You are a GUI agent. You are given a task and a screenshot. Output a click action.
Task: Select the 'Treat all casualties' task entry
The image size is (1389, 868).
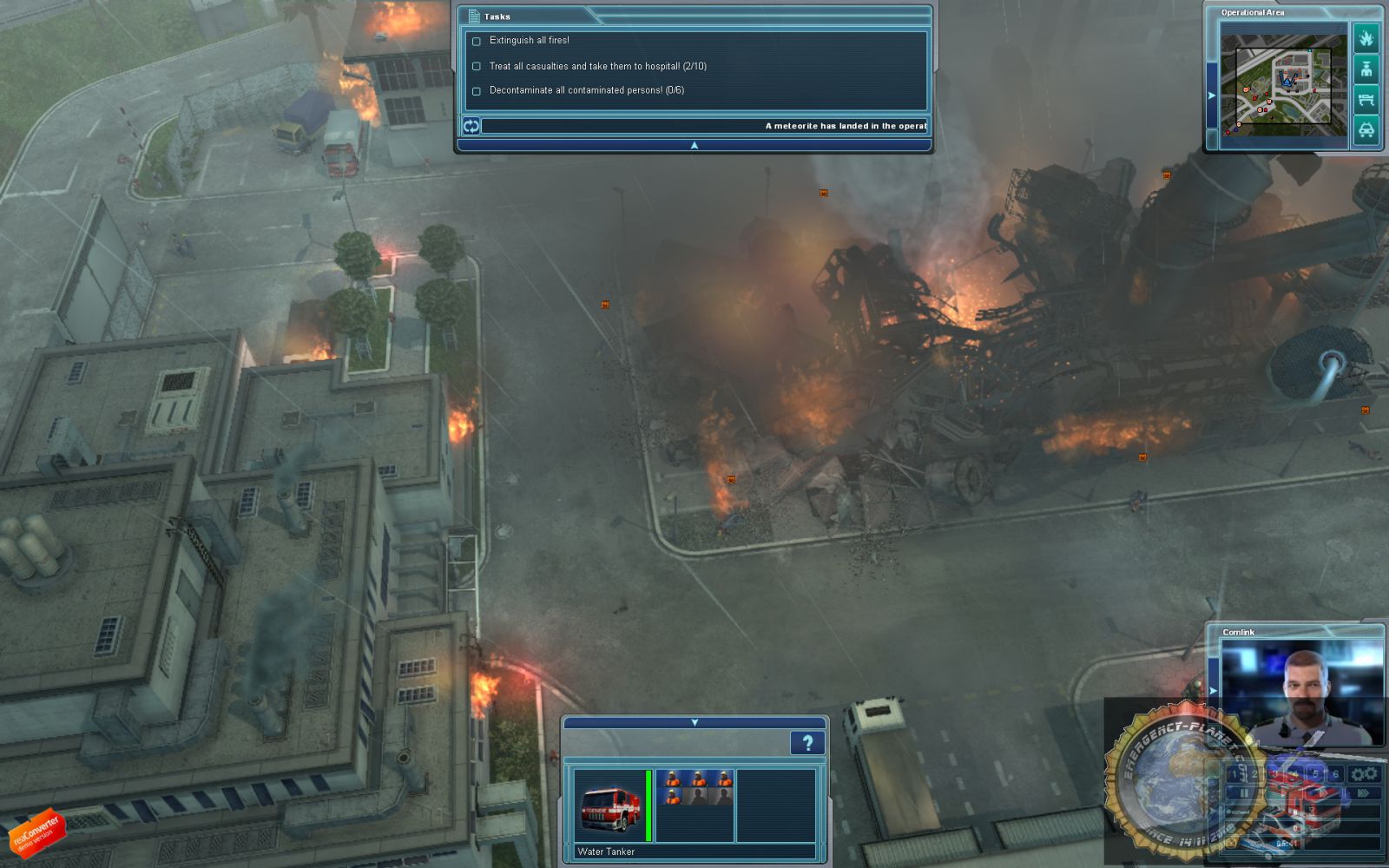coord(597,66)
